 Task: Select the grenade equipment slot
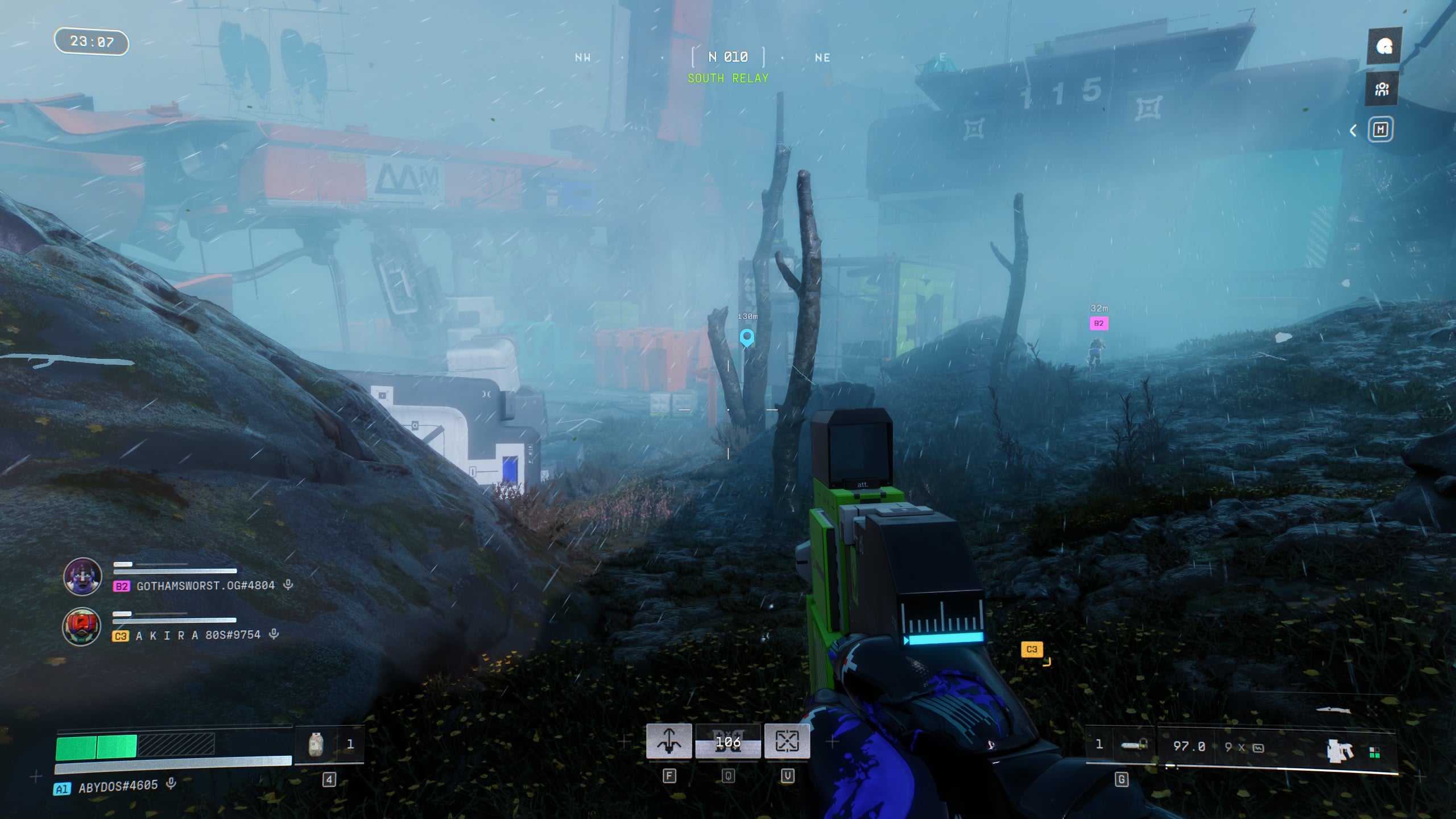(1133, 745)
